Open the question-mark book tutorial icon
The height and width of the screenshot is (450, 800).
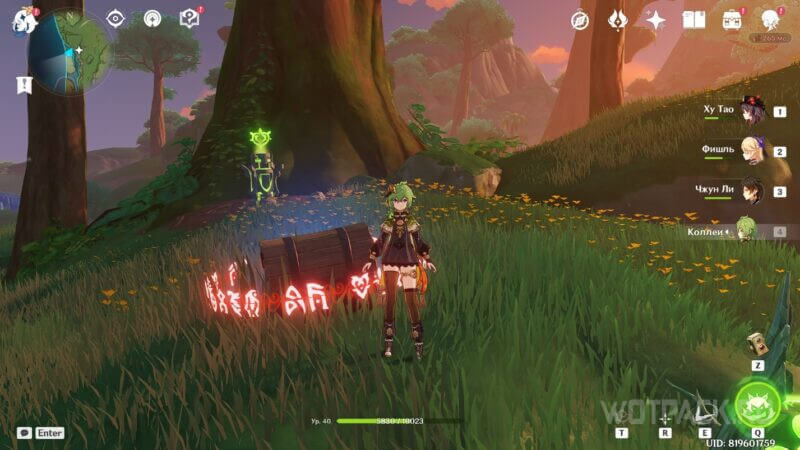(x=188, y=18)
